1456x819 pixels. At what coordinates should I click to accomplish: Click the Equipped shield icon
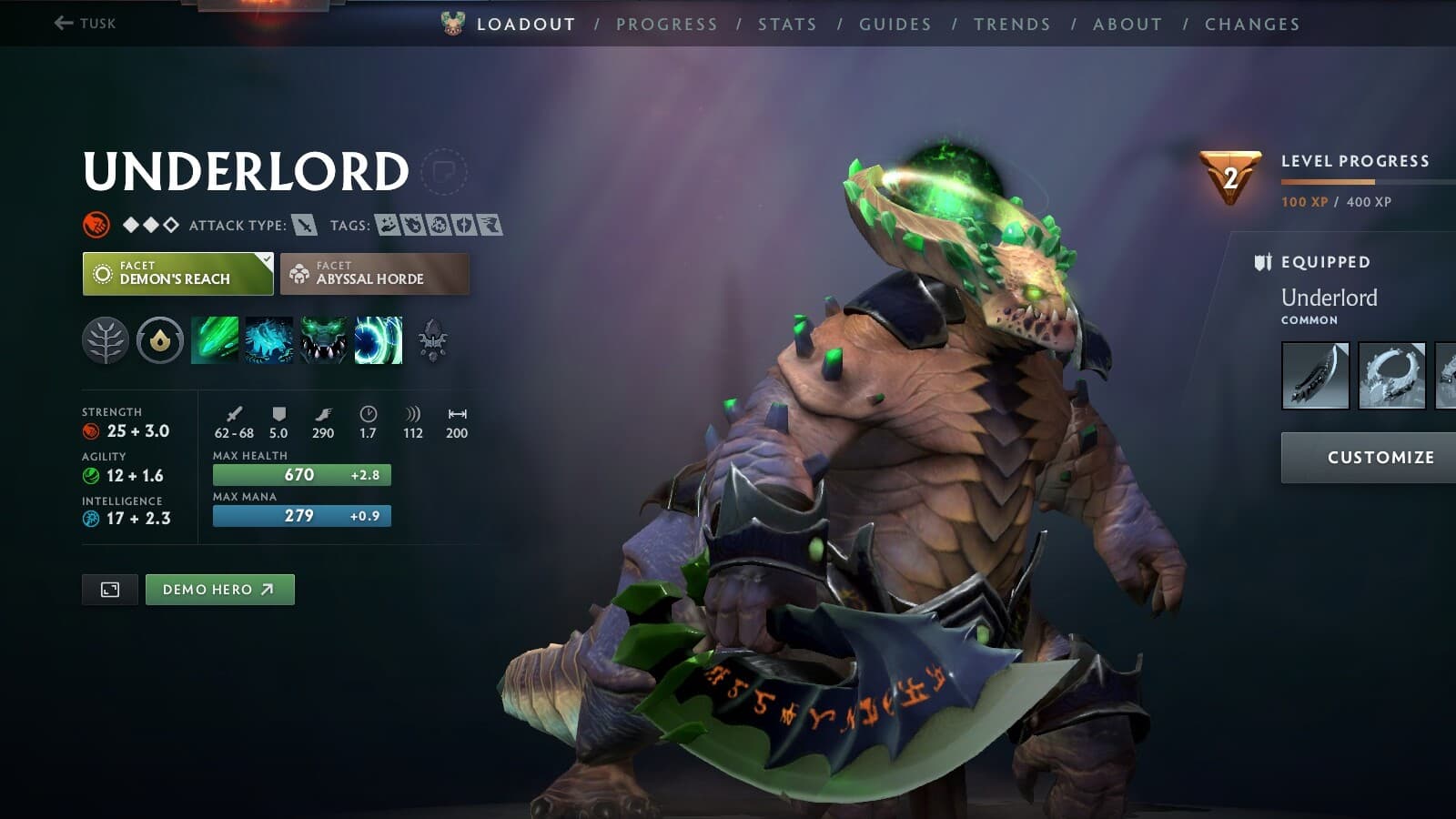(1263, 261)
